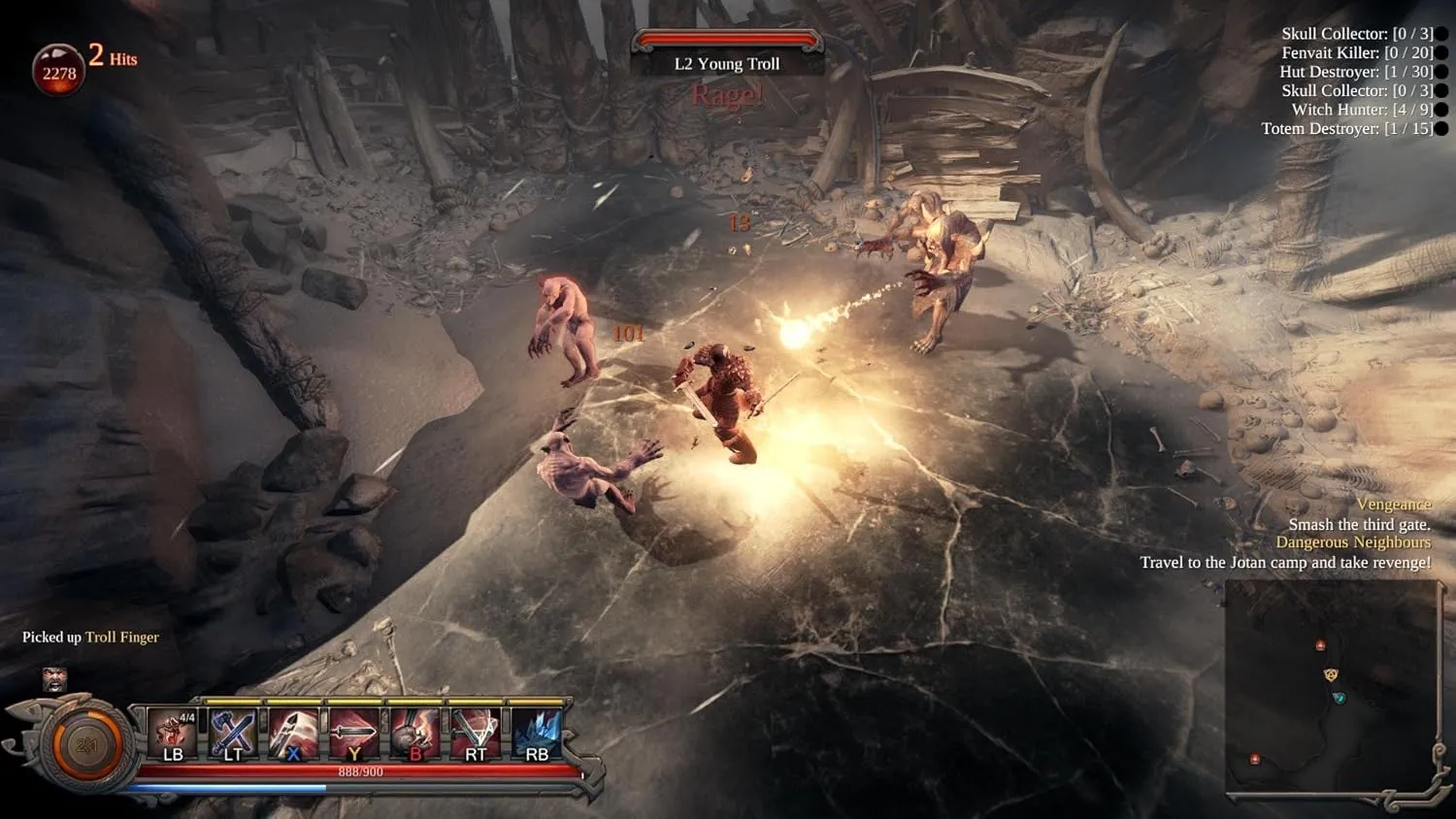The height and width of the screenshot is (819, 1456).
Task: Click the red blood orb counter
Action: 58,71
